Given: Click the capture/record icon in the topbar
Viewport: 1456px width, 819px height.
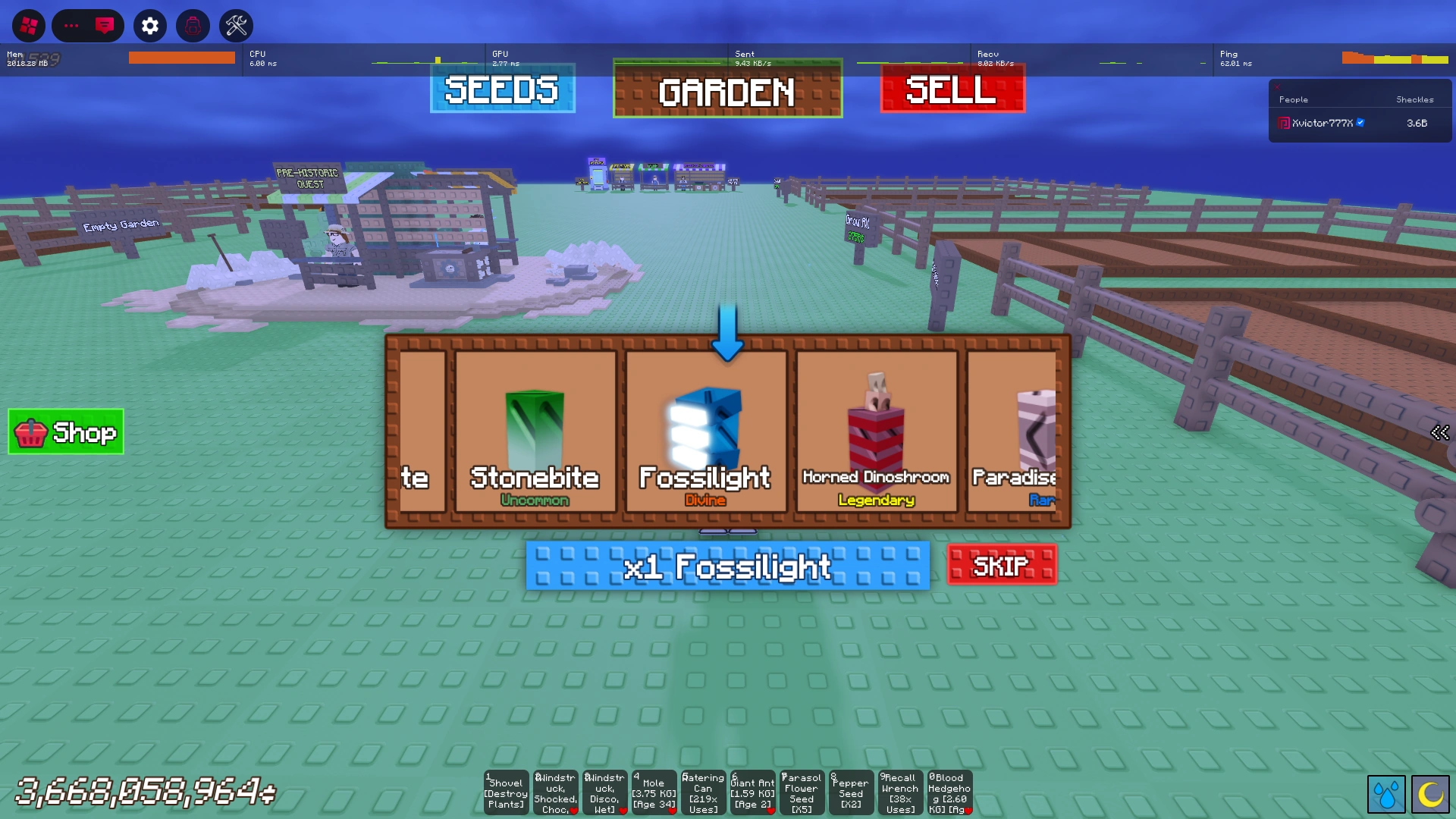Looking at the screenshot, I should pos(193,25).
